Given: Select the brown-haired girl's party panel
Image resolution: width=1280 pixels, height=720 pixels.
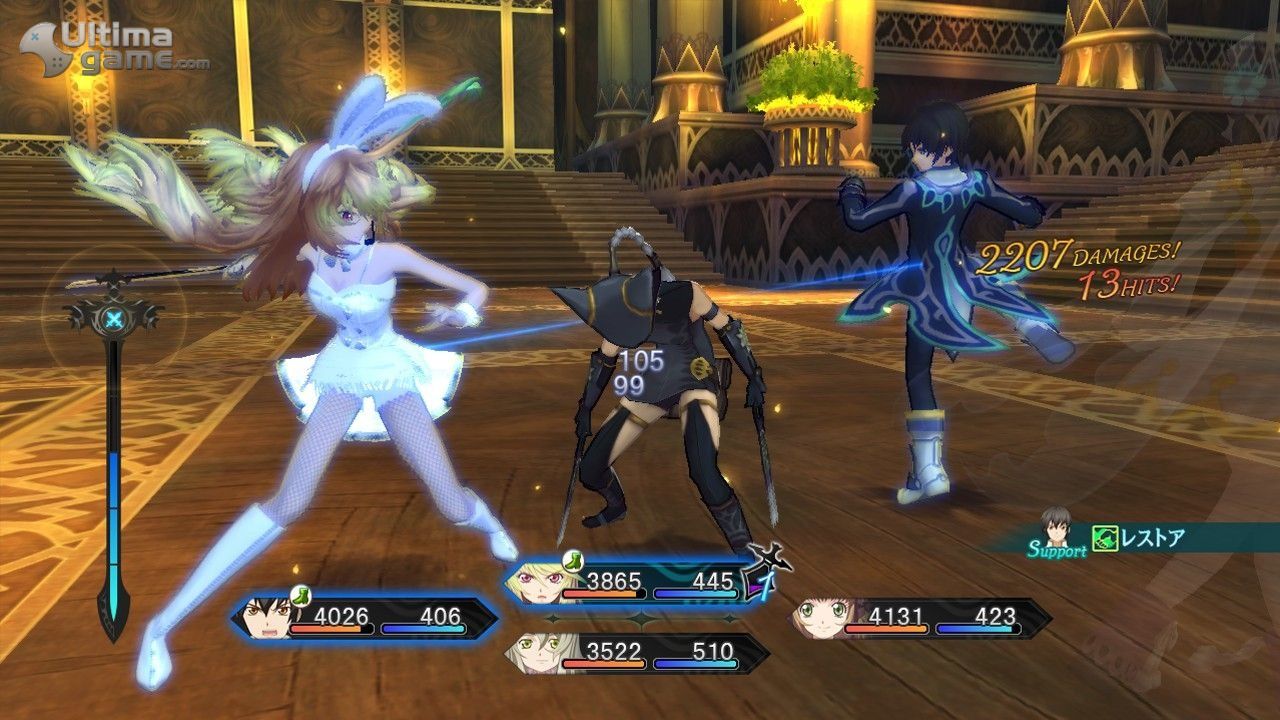Looking at the screenshot, I should pyautogui.click(x=920, y=618).
